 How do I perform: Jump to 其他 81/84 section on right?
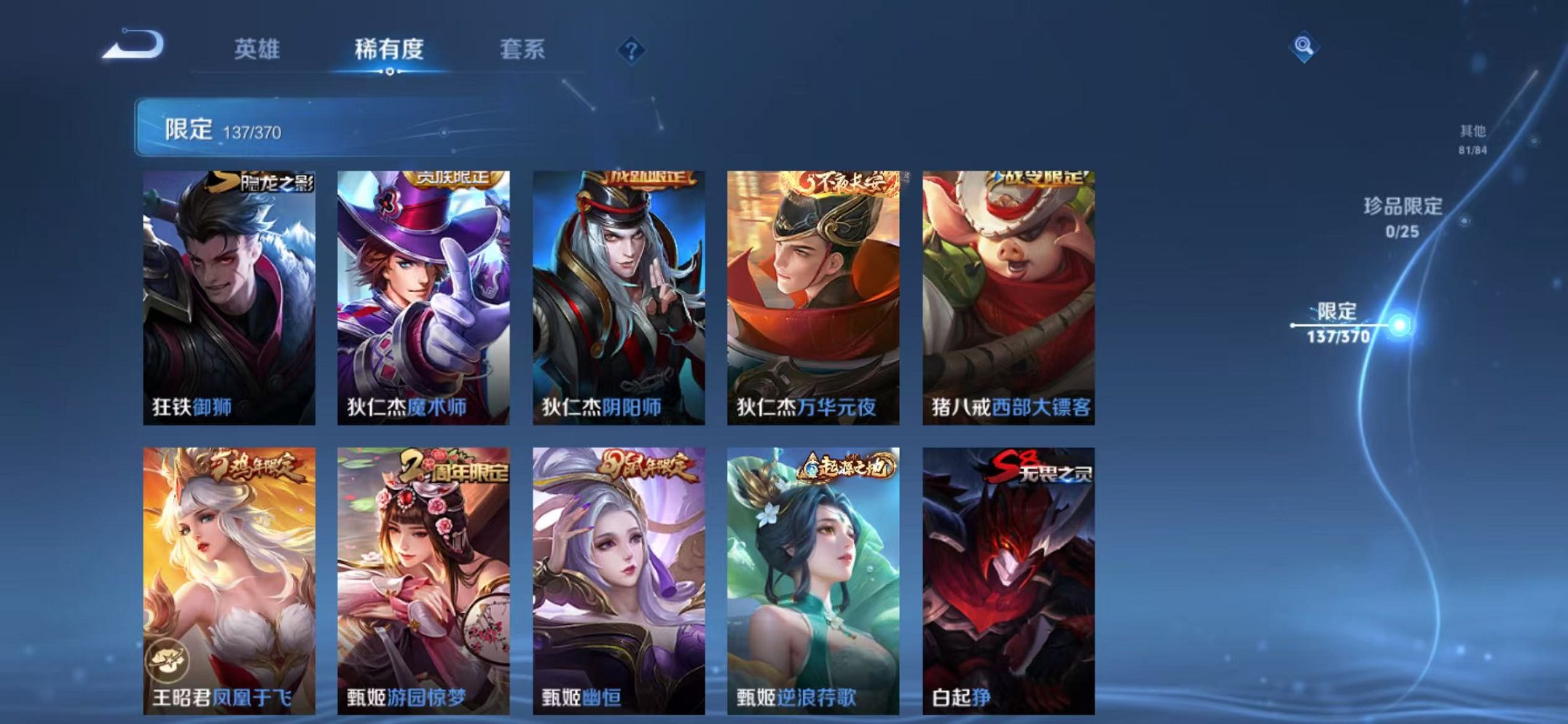click(1471, 138)
